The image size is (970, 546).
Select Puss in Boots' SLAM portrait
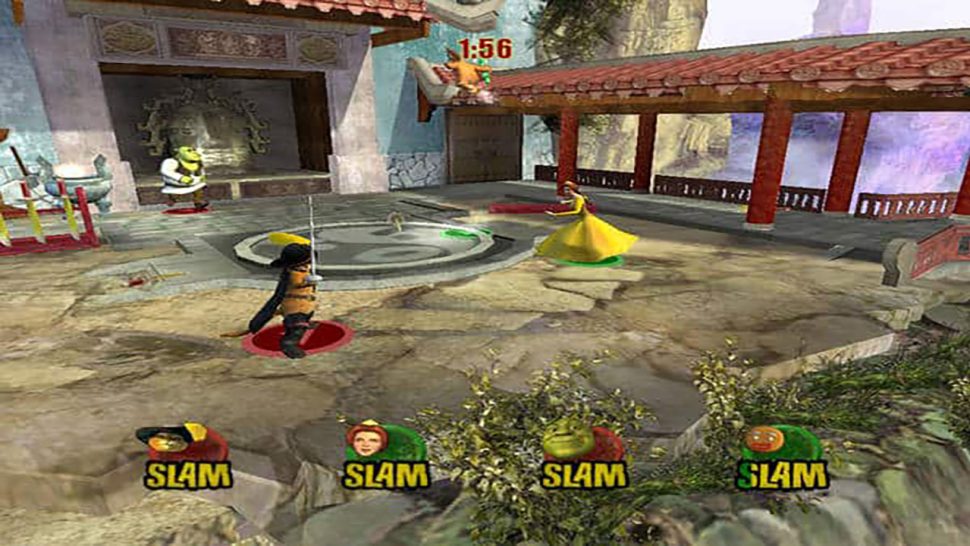[168, 442]
